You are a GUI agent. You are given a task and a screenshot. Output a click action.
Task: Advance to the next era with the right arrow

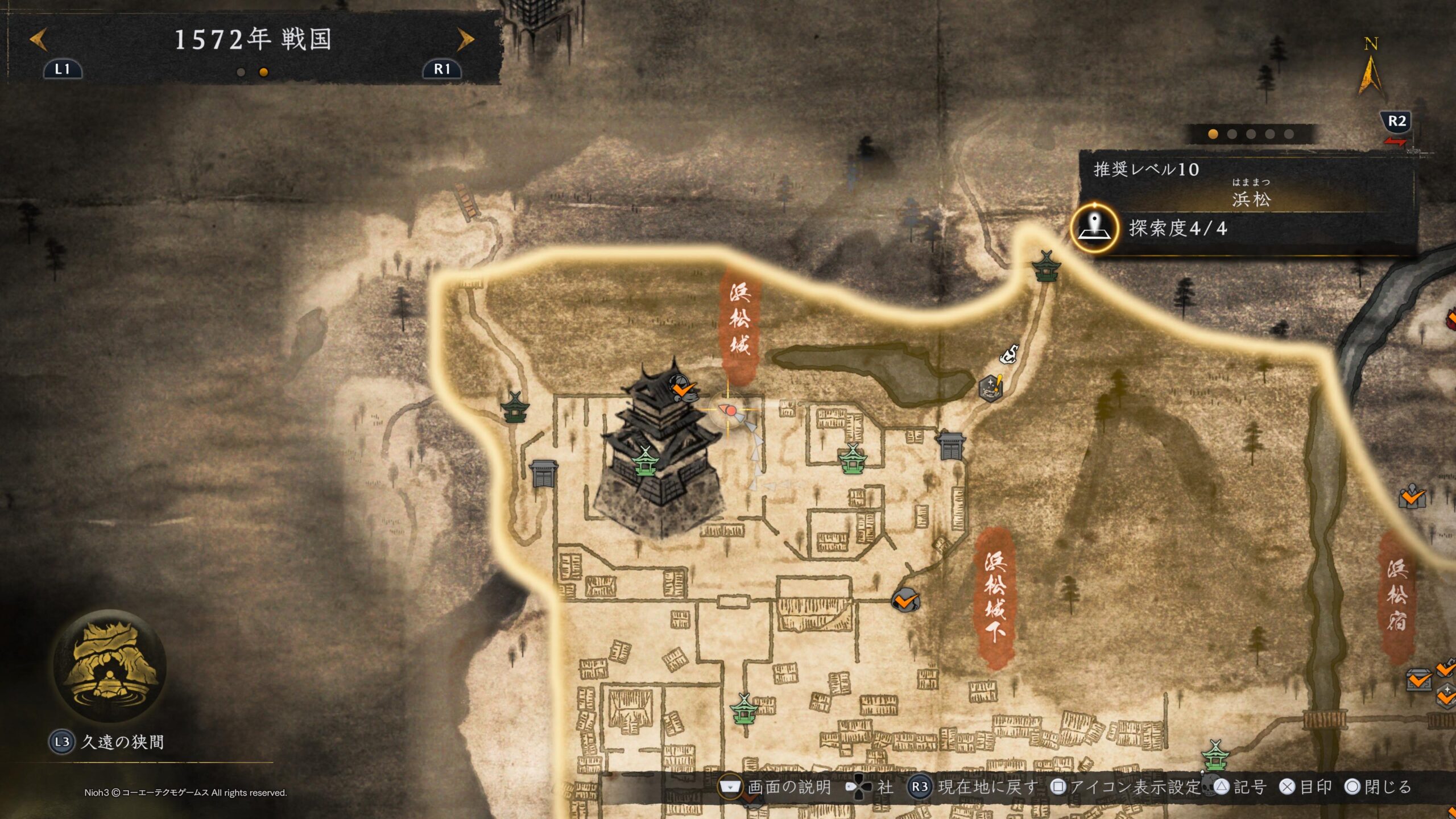[x=465, y=40]
